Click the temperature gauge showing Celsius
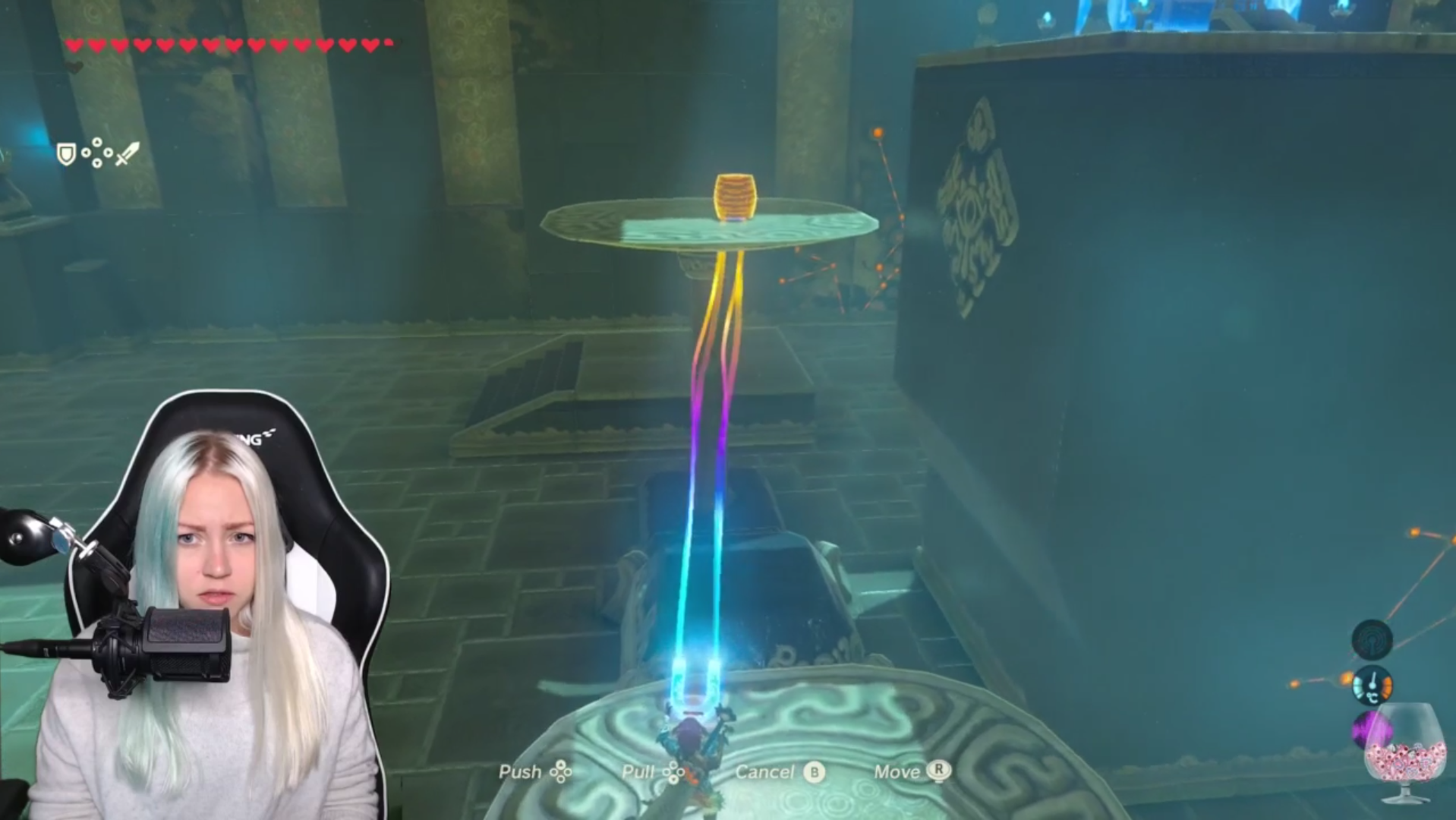The image size is (1456, 820). click(x=1372, y=686)
